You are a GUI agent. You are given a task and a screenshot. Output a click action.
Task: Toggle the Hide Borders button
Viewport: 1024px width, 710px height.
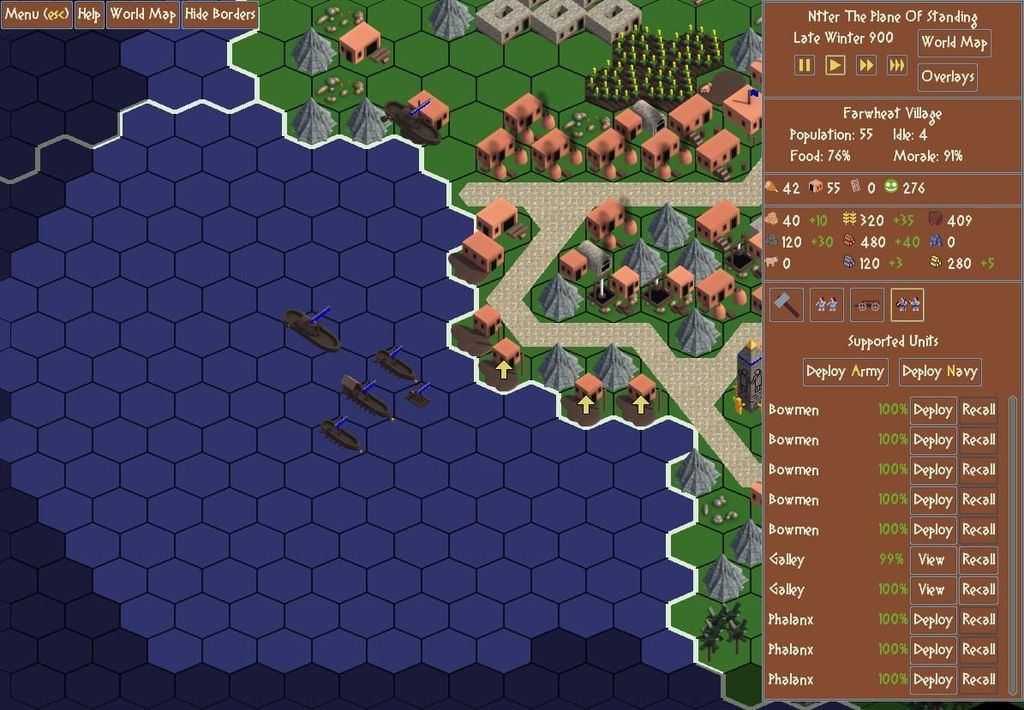[x=219, y=15]
